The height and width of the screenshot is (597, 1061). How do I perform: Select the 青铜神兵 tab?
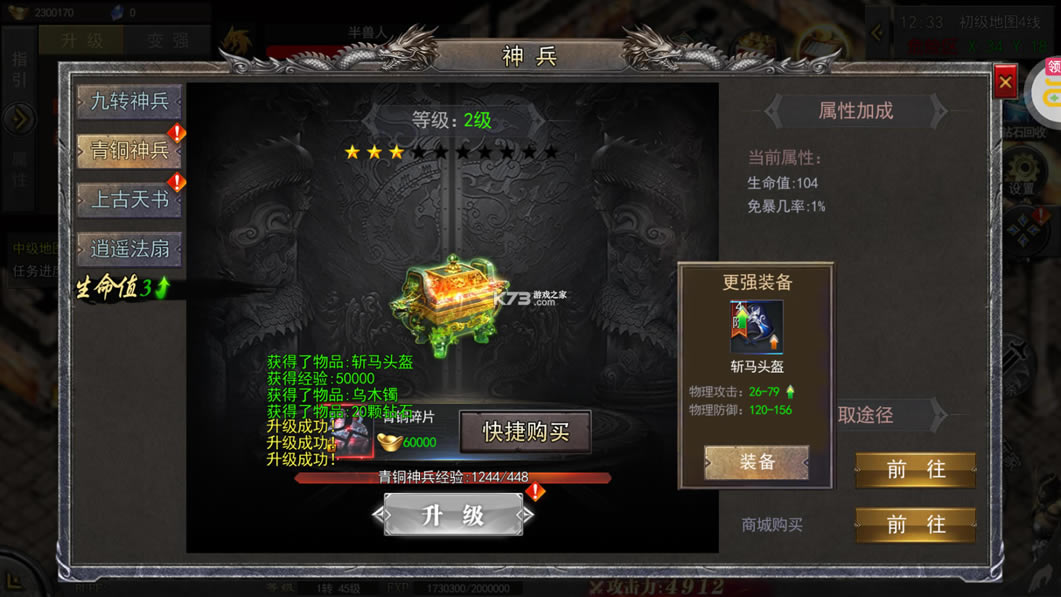tap(129, 151)
